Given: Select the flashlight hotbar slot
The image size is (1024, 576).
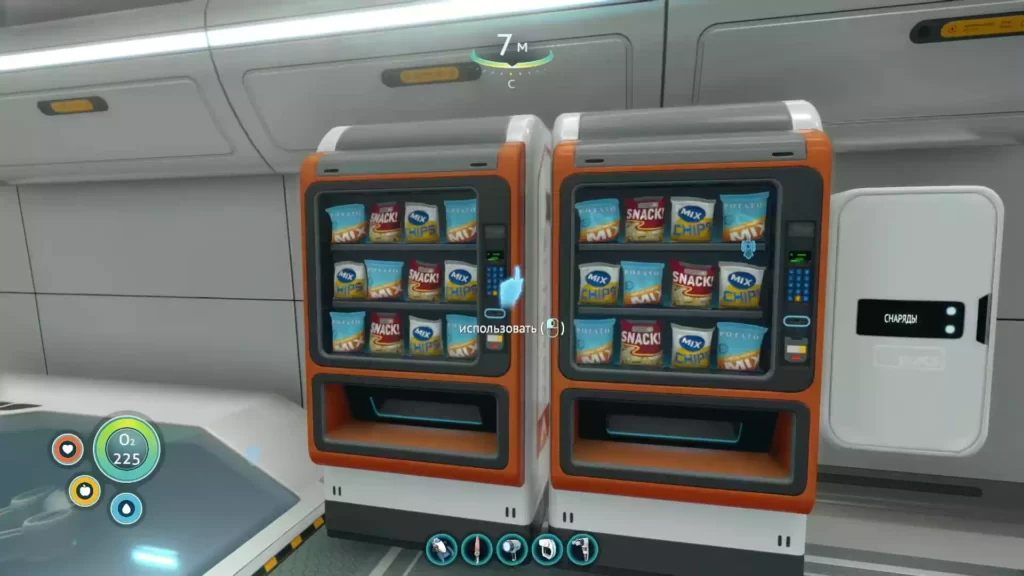Looking at the screenshot, I should [x=512, y=549].
